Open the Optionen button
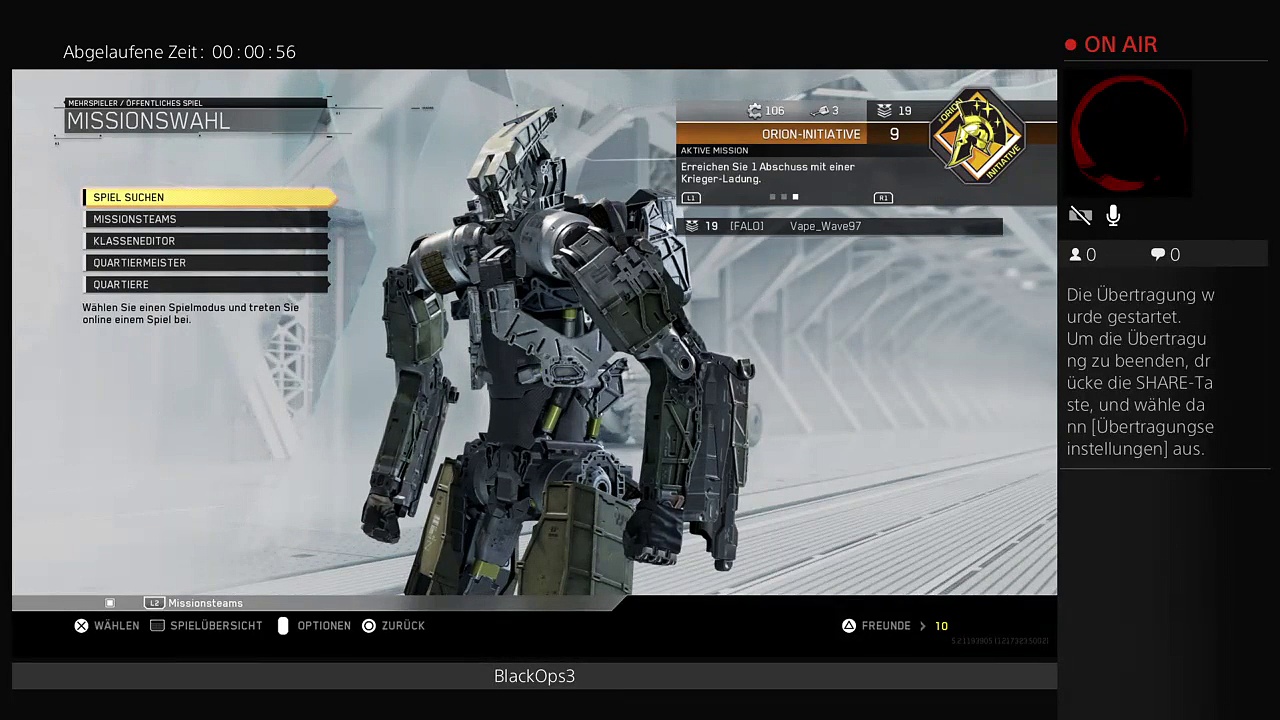This screenshot has height=720, width=1280. click(314, 626)
